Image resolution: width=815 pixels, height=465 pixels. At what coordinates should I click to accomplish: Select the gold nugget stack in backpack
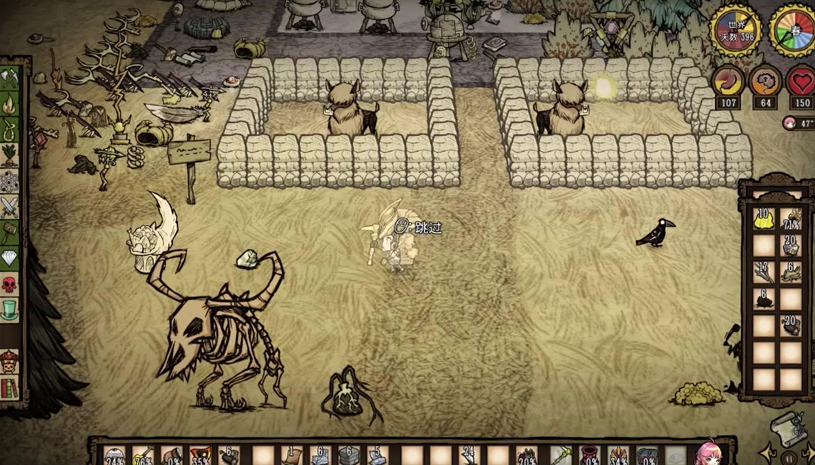[764, 219]
